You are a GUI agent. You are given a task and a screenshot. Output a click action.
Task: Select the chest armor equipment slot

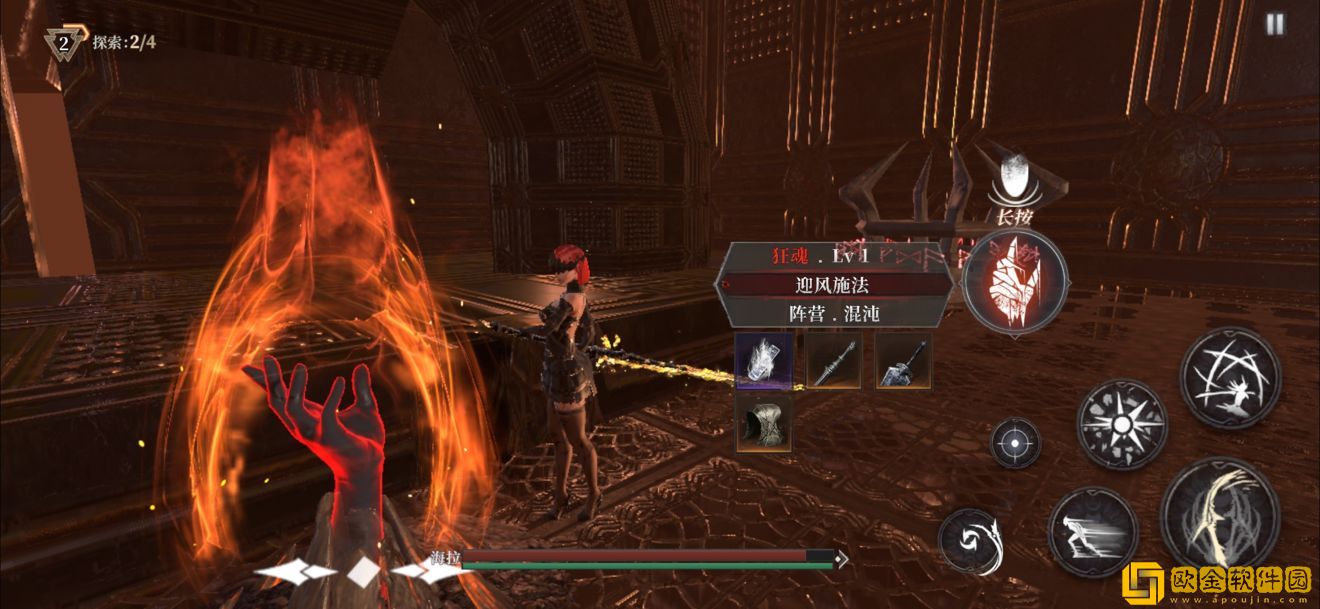pyautogui.click(x=764, y=424)
